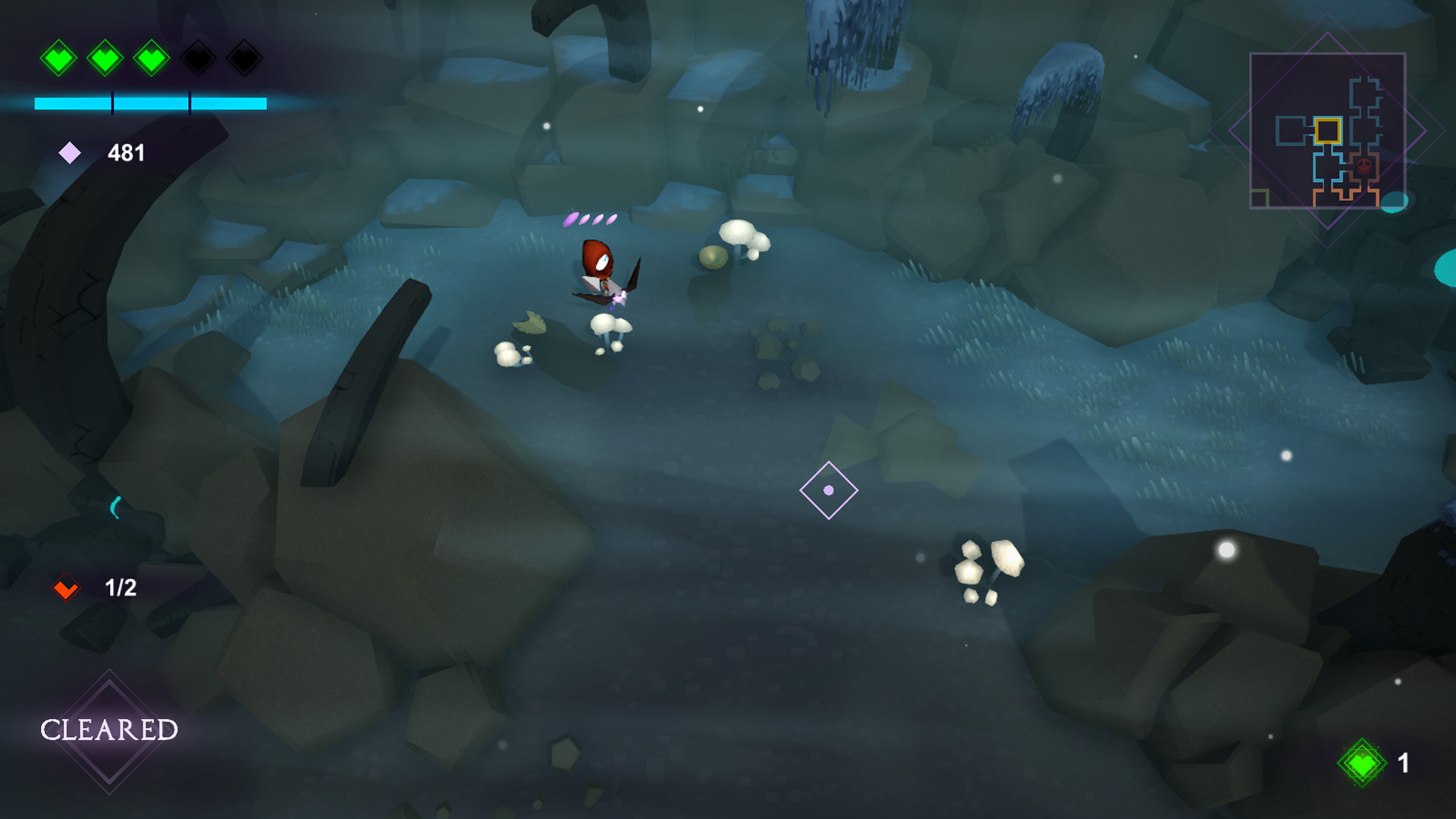
Task: Toggle the rightmost empty heart diamond
Action: tap(244, 57)
